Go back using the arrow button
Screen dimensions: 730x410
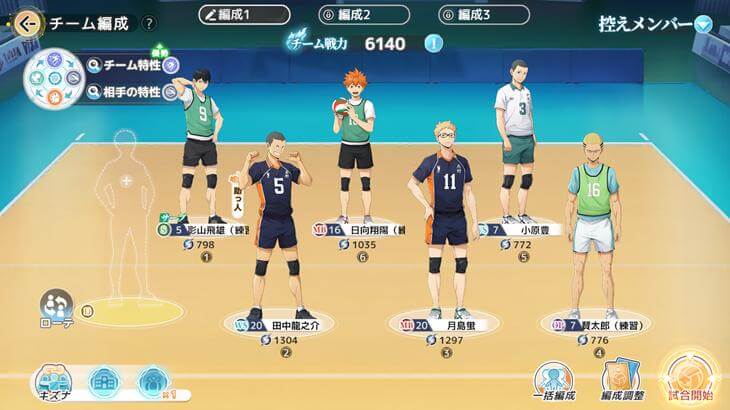(26, 21)
